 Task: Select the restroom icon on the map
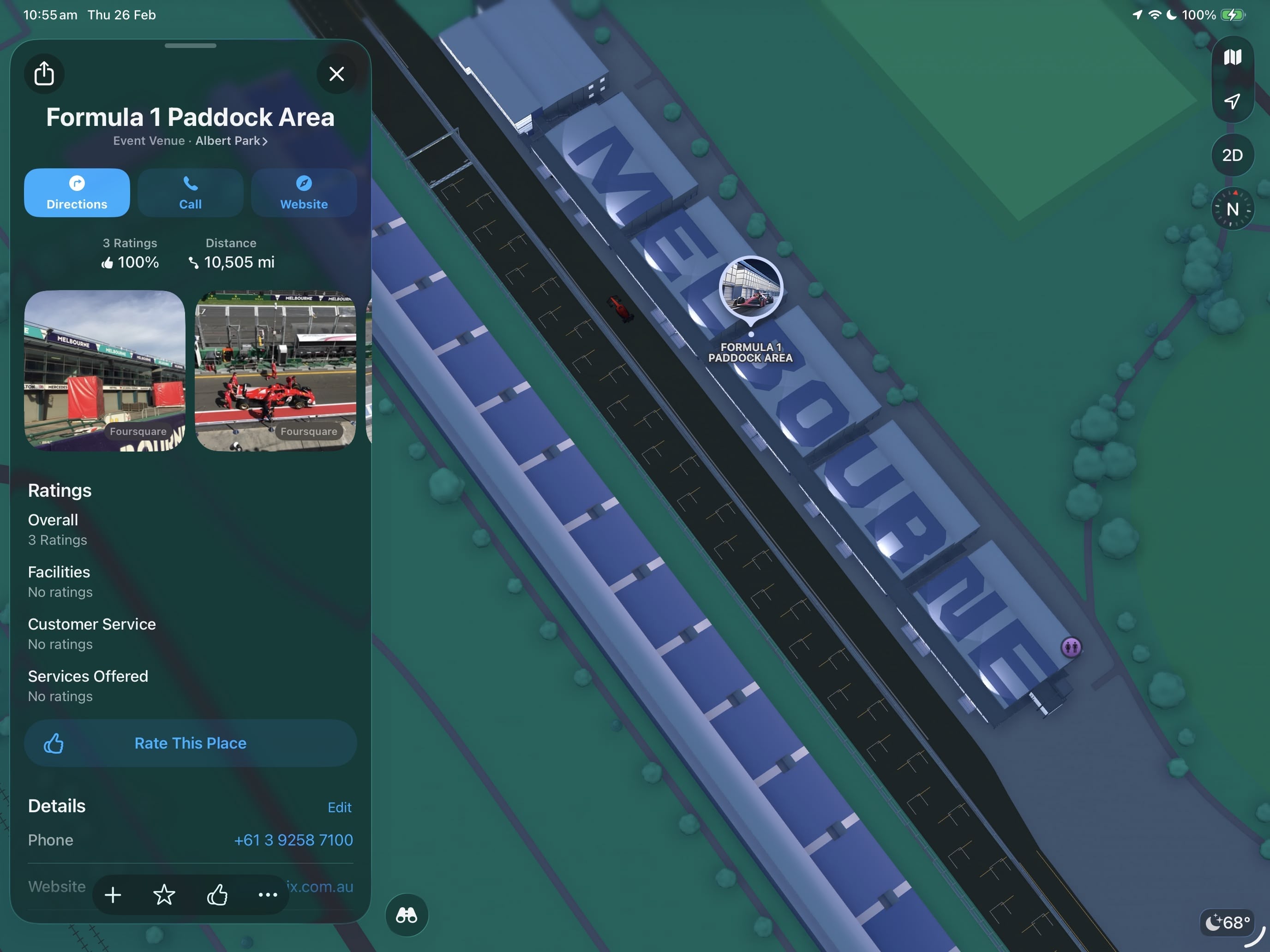coord(1072,647)
